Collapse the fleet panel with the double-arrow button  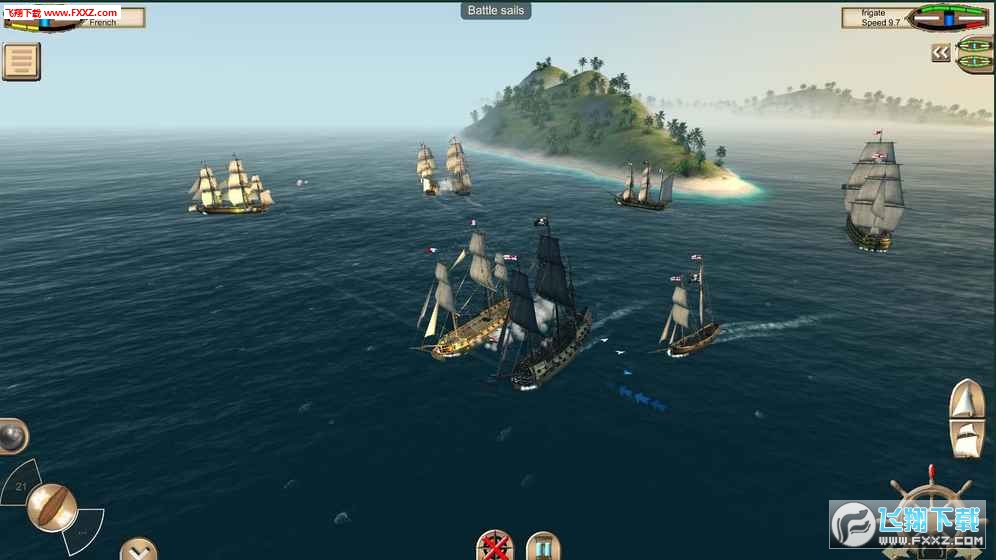click(940, 53)
